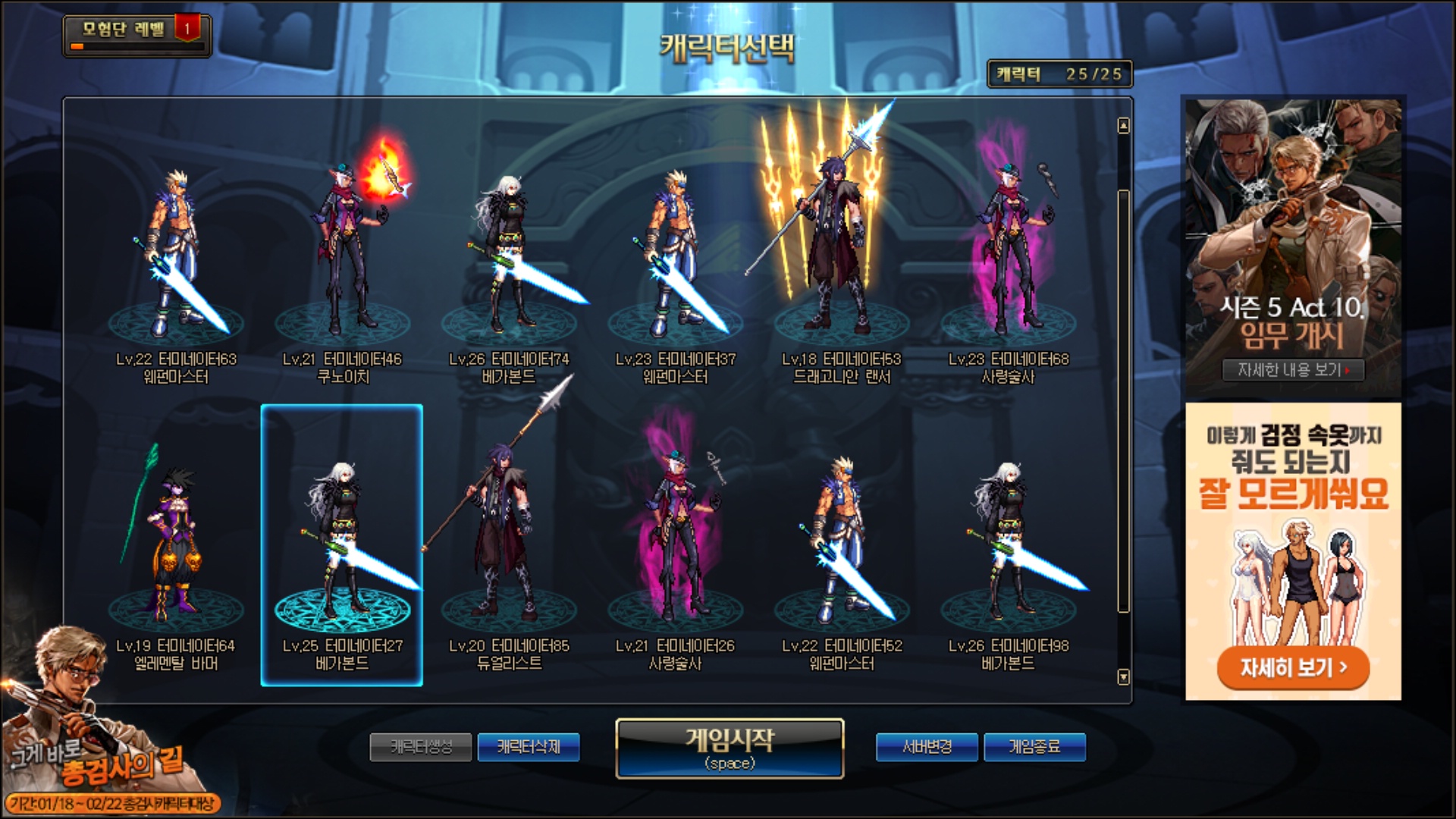Image resolution: width=1456 pixels, height=819 pixels.
Task: Start the game with 게임시작 button
Action: click(x=730, y=748)
